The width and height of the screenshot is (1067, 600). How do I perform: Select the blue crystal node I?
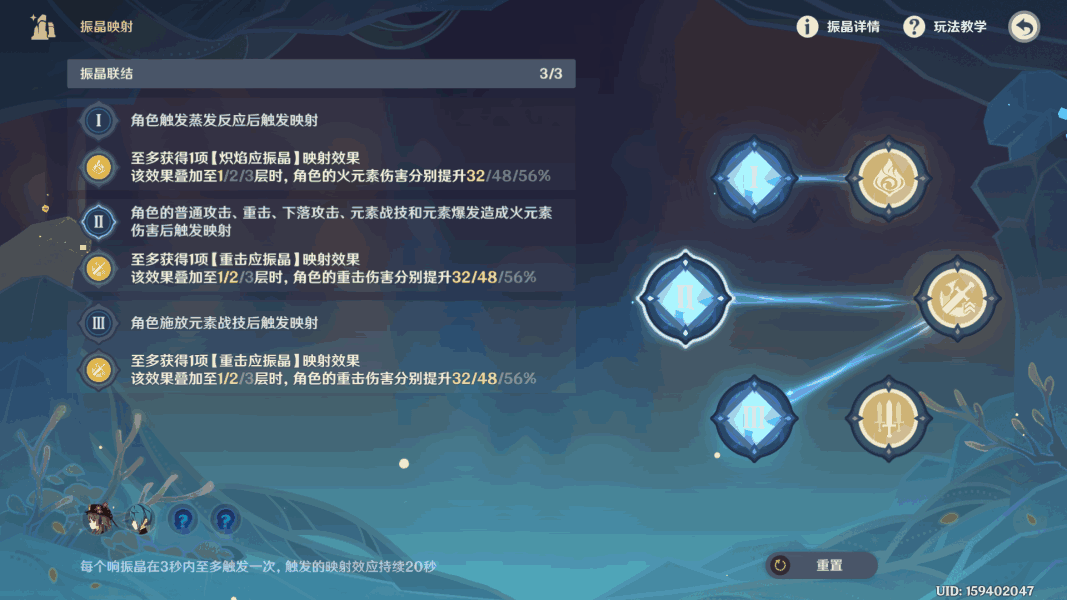pos(753,178)
